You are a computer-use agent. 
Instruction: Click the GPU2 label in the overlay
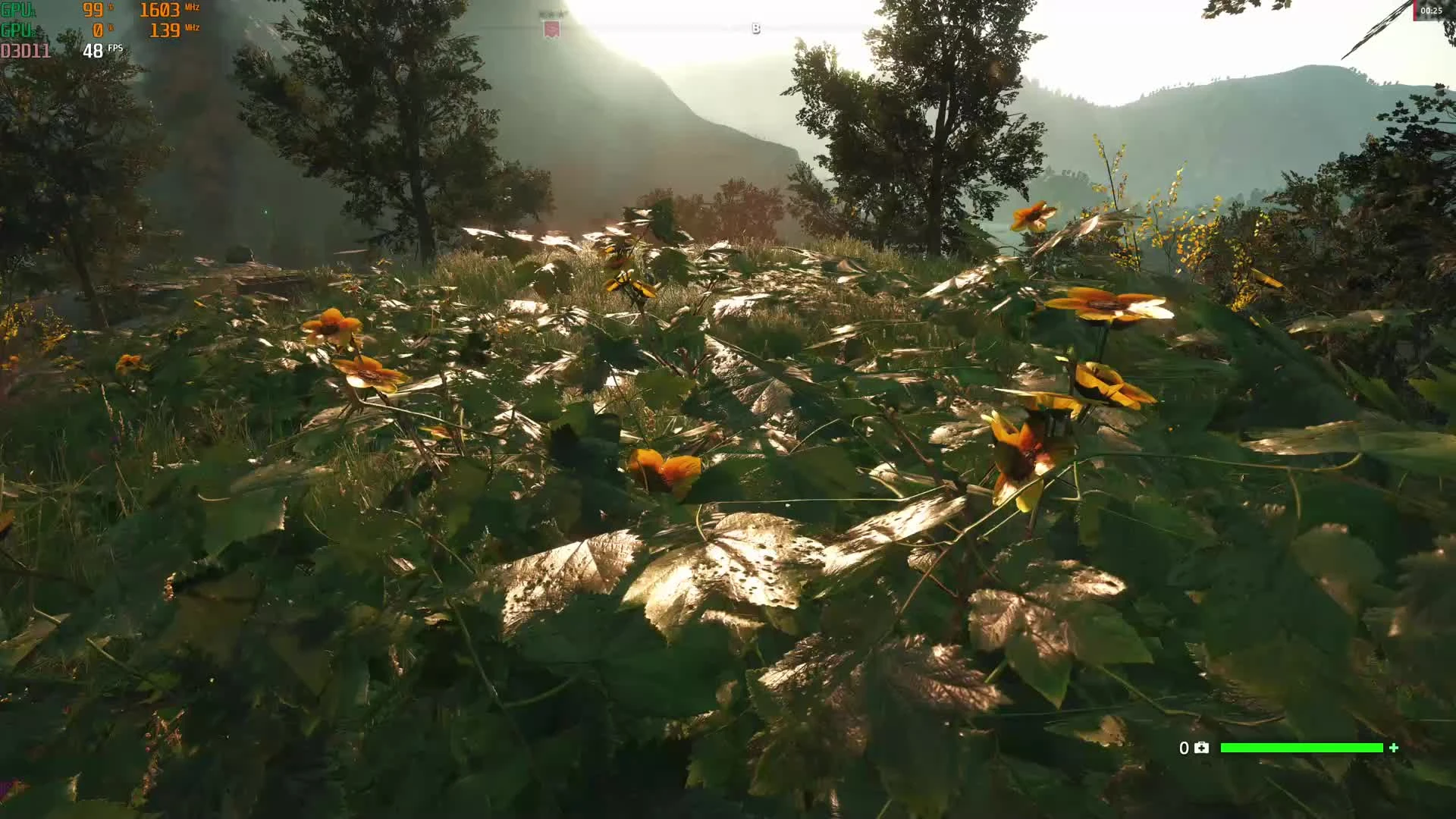point(18,32)
